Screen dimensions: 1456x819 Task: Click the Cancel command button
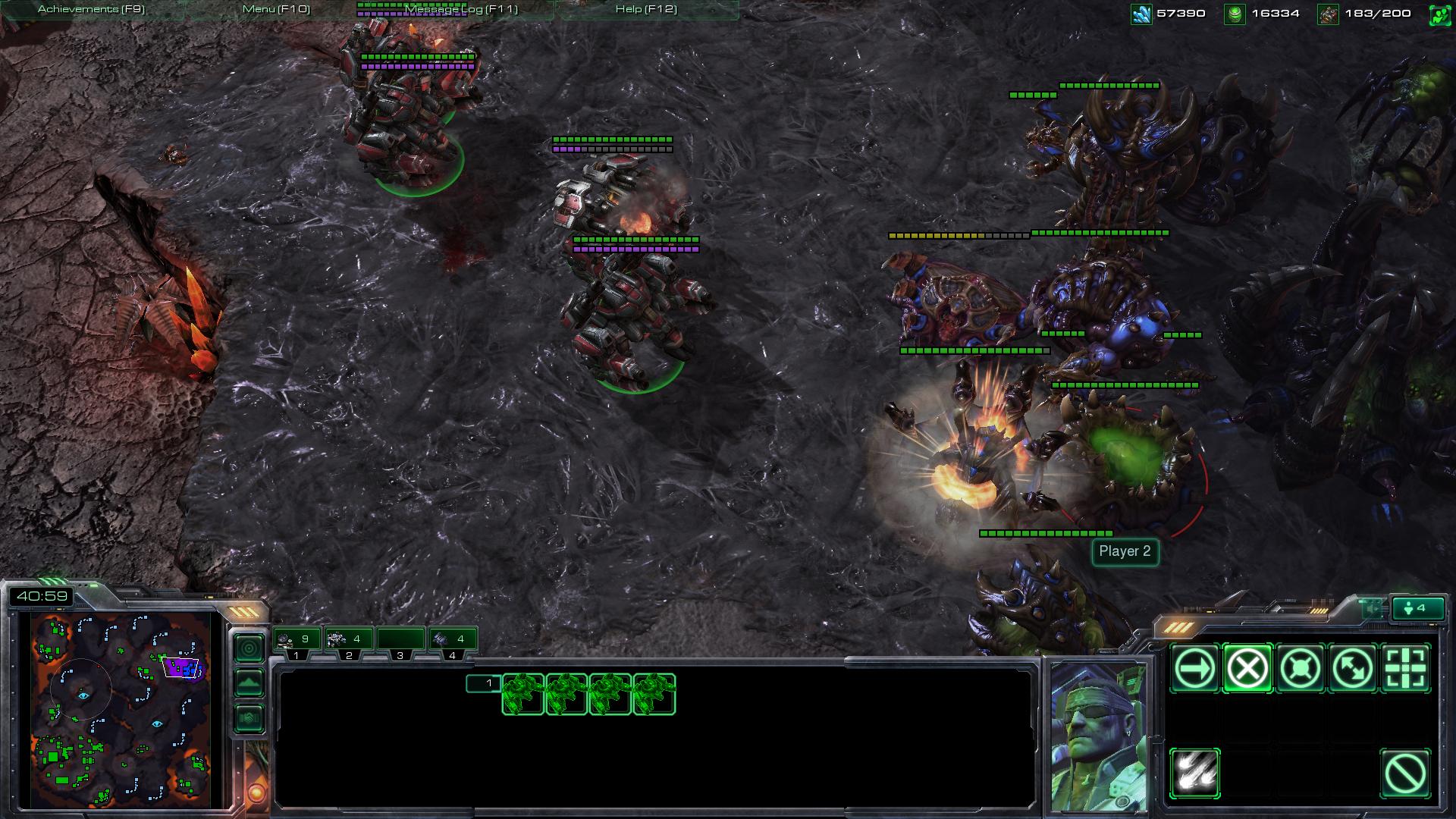pos(1405,773)
